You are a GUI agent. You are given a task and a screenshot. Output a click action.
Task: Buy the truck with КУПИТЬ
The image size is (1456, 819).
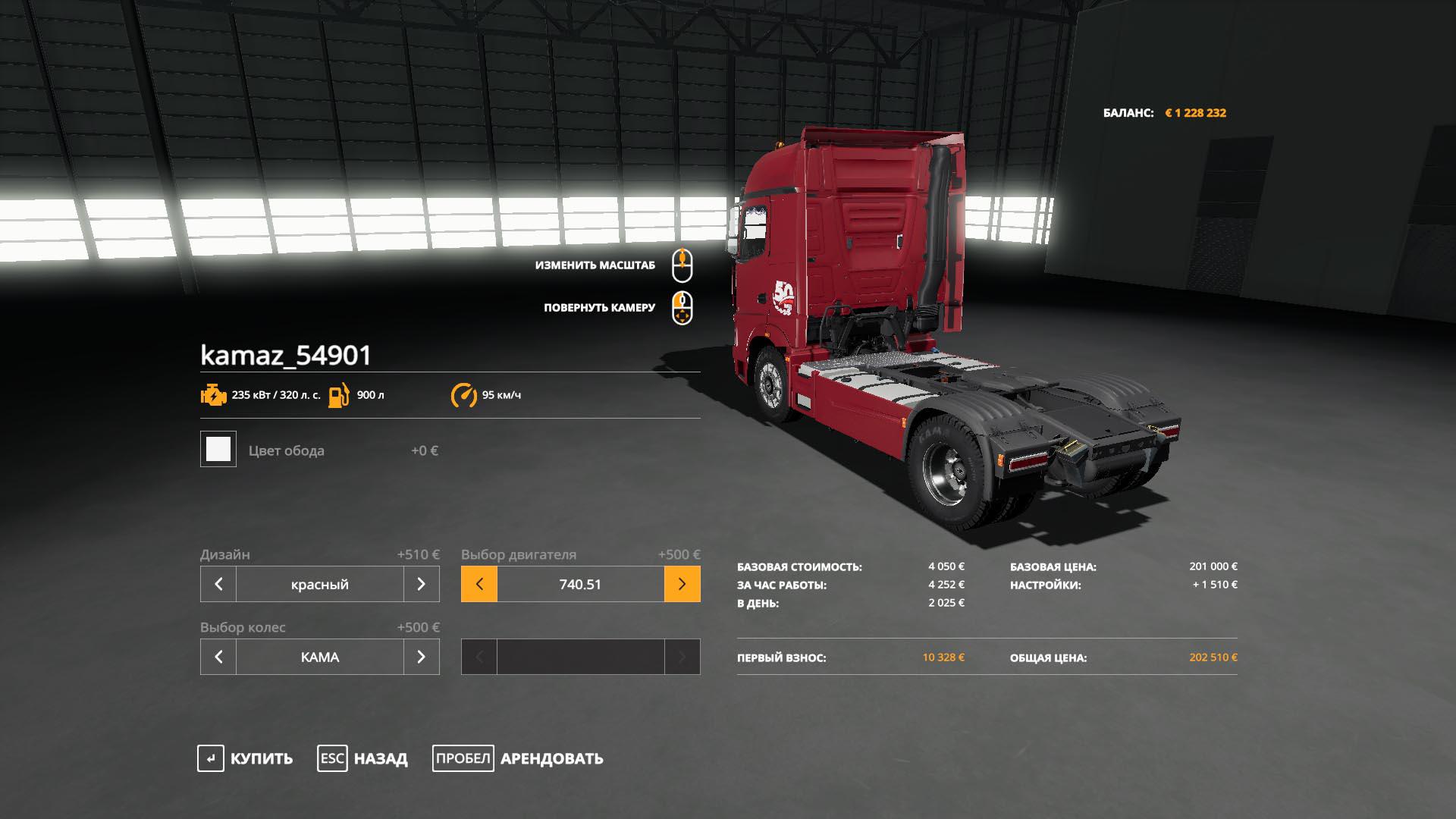pyautogui.click(x=246, y=758)
